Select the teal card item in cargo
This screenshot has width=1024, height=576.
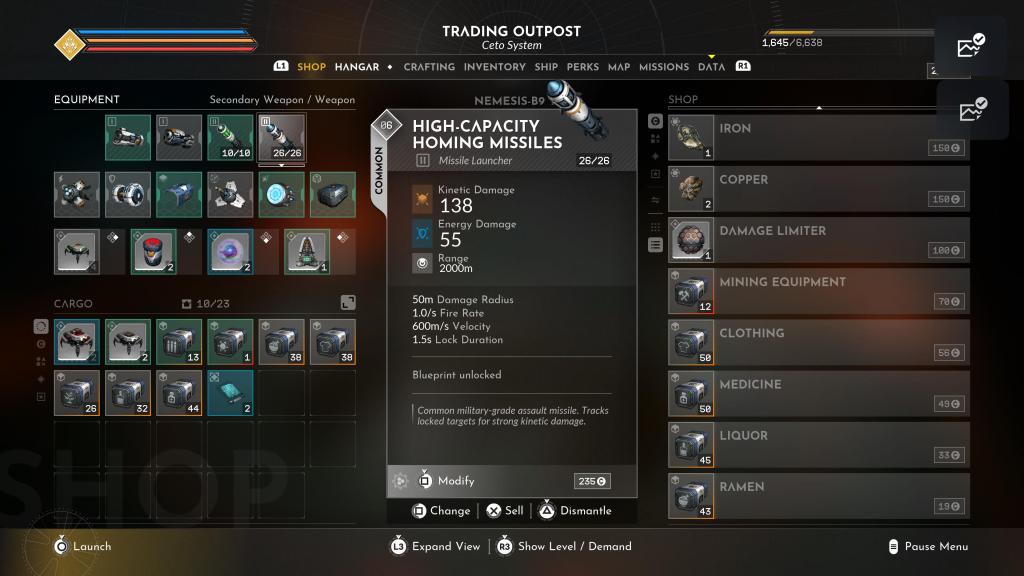pyautogui.click(x=230, y=393)
